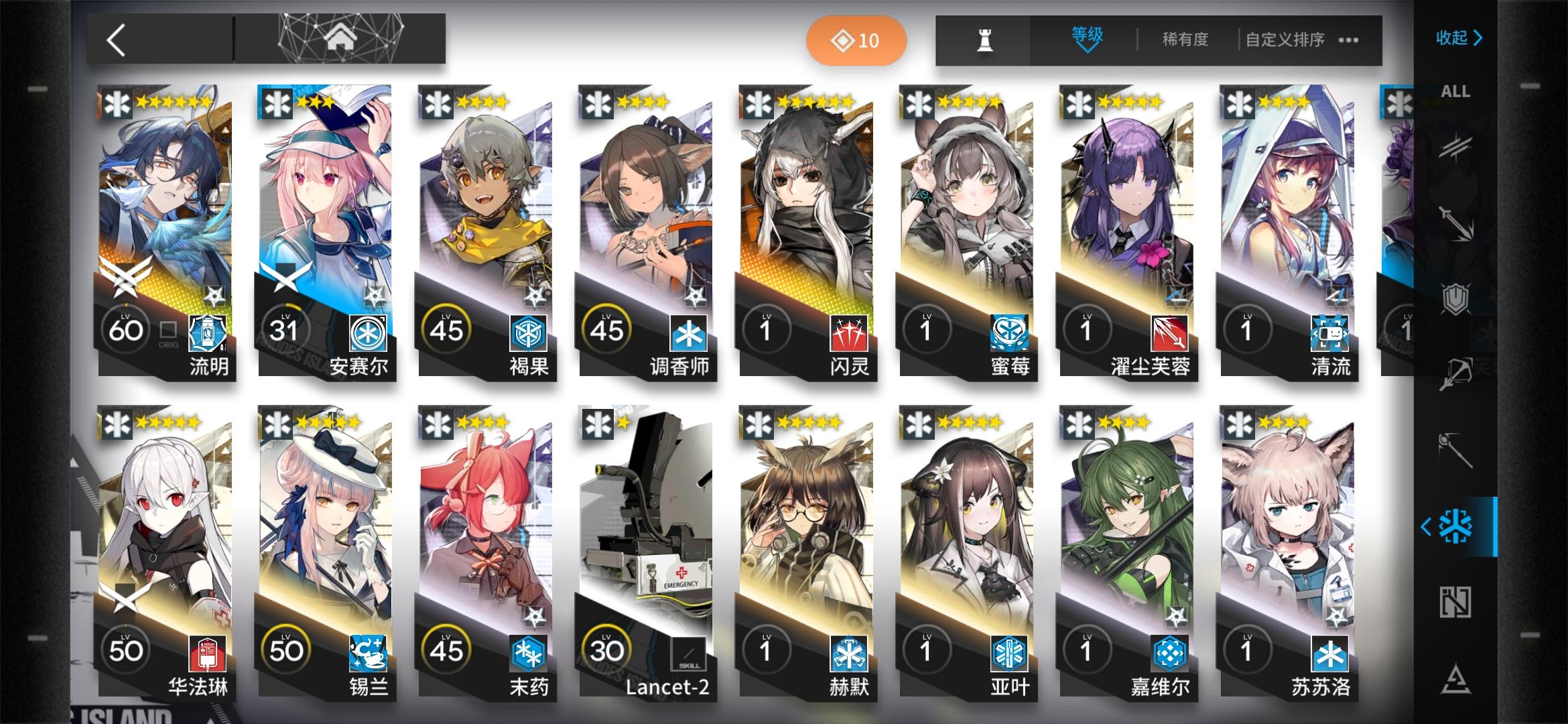
Task: Tap the orange originite count badge
Action: pos(856,40)
